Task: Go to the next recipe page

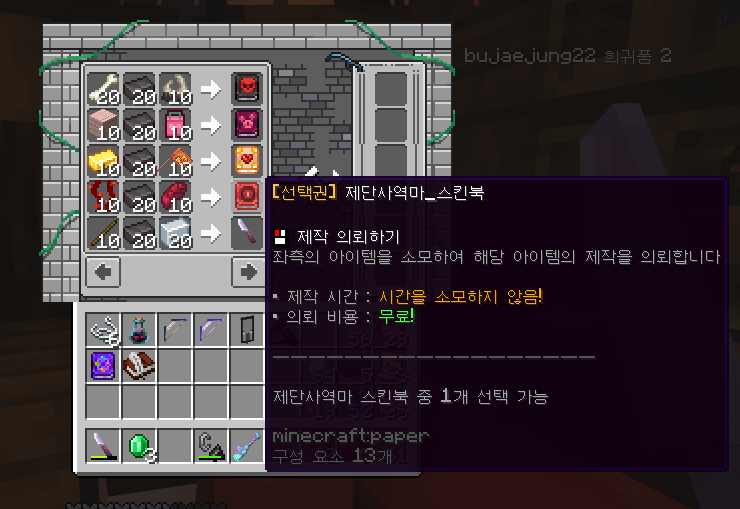Action: [247, 271]
